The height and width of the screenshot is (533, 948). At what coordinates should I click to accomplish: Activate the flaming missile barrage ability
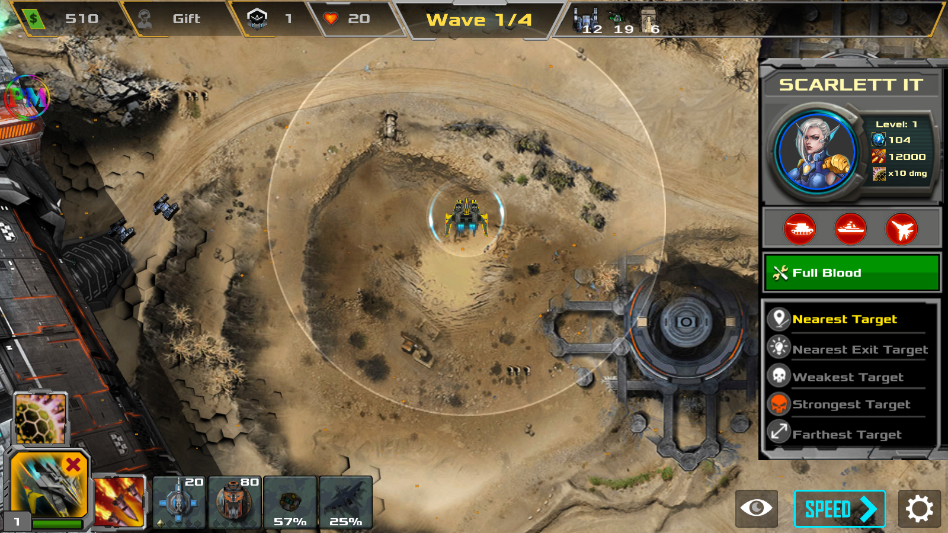[x=118, y=500]
